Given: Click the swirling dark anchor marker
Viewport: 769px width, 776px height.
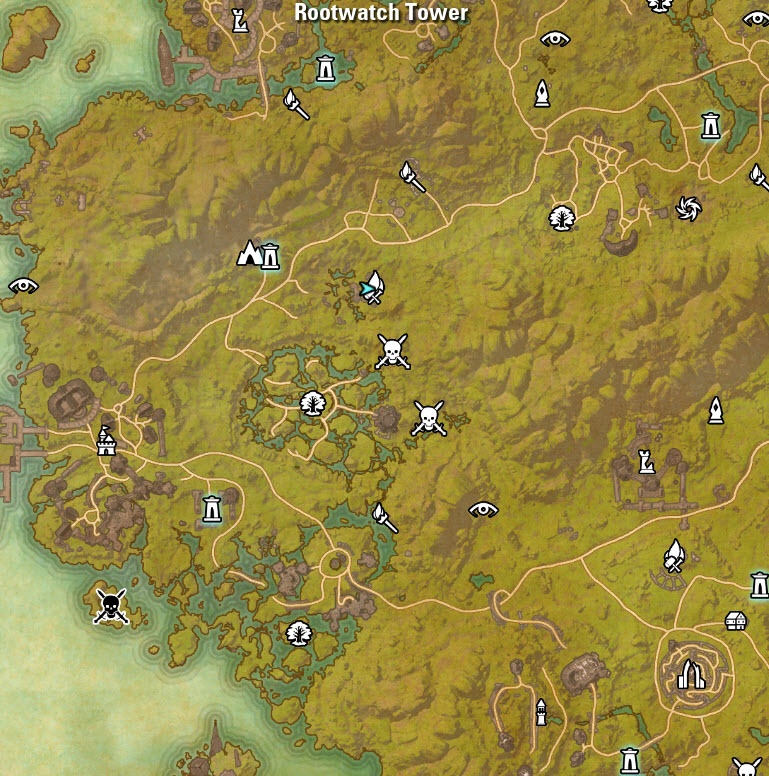Looking at the screenshot, I should pos(688,208).
